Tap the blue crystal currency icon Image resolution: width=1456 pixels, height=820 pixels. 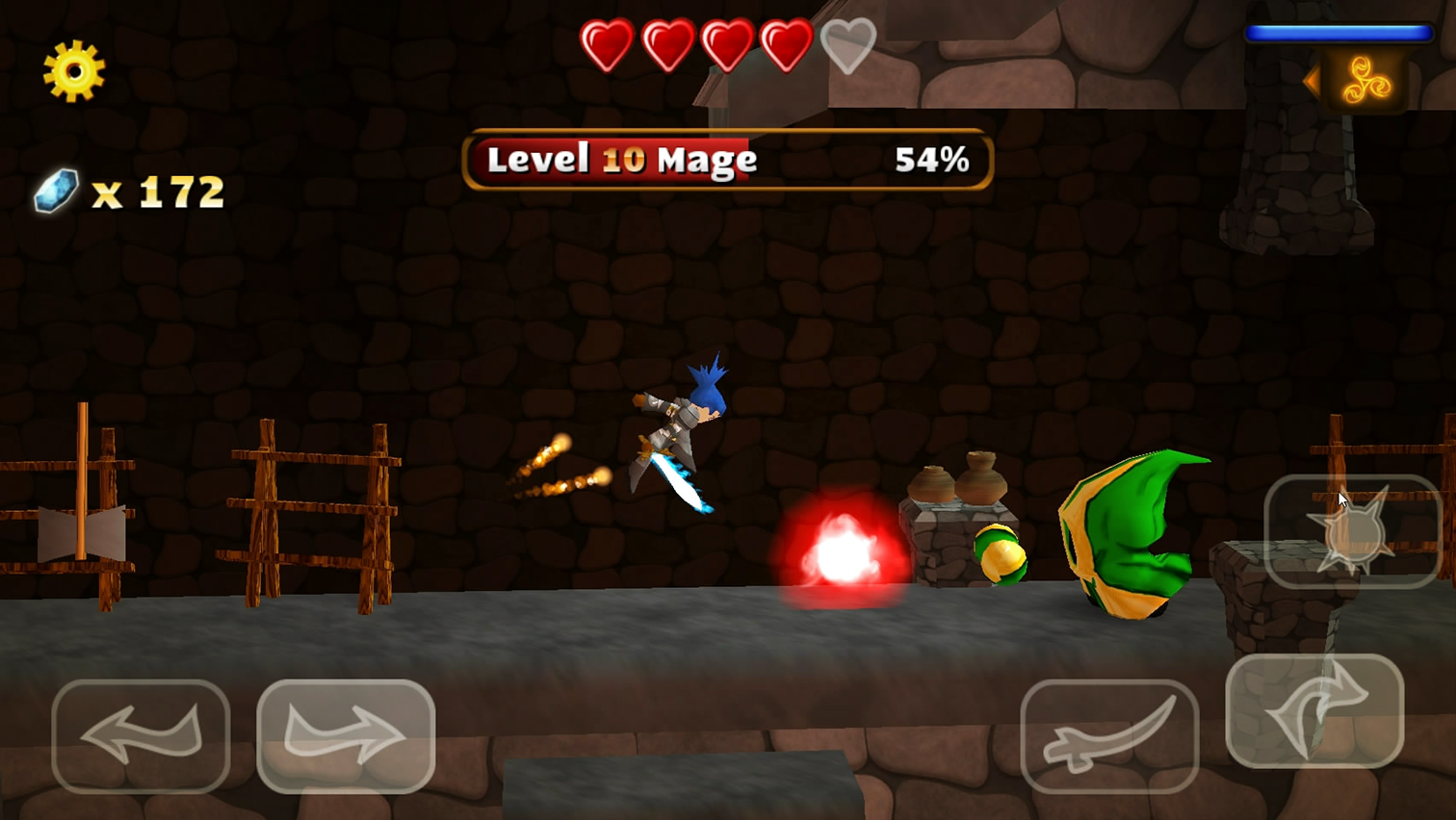[x=55, y=189]
